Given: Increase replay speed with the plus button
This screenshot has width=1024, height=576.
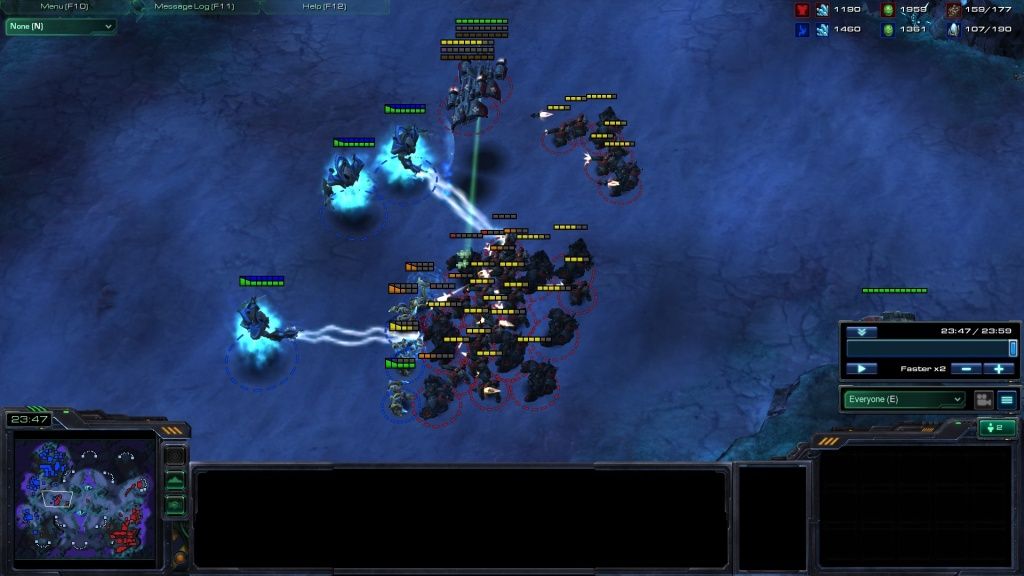Looking at the screenshot, I should pyautogui.click(x=998, y=369).
